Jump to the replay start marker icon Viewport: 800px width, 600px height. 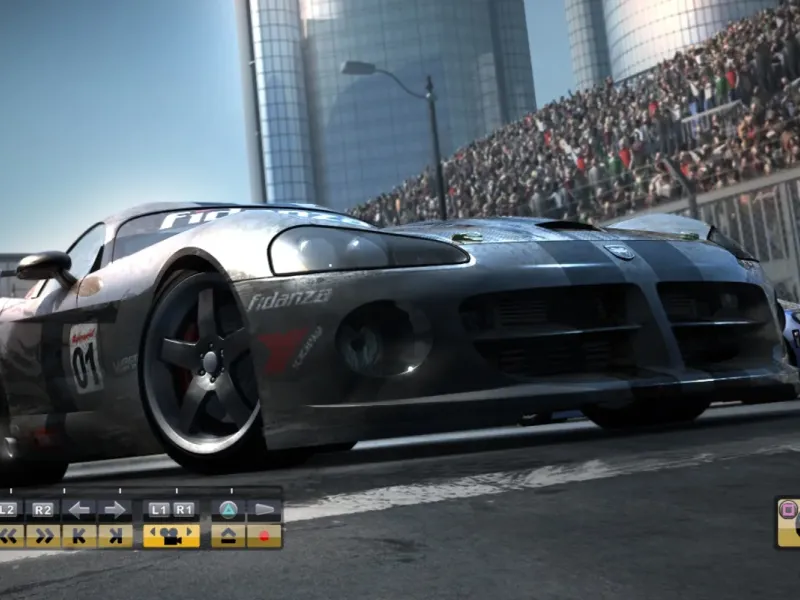coord(80,536)
